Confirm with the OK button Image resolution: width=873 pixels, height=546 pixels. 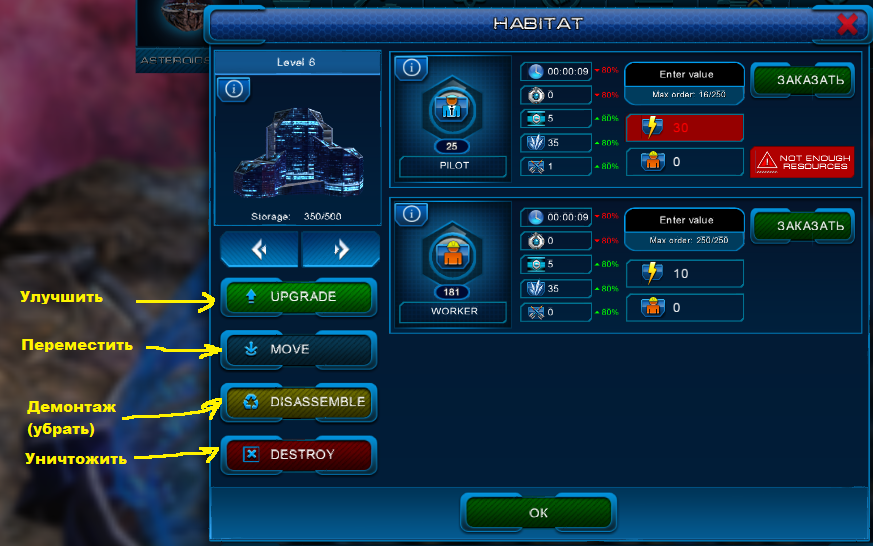538,512
